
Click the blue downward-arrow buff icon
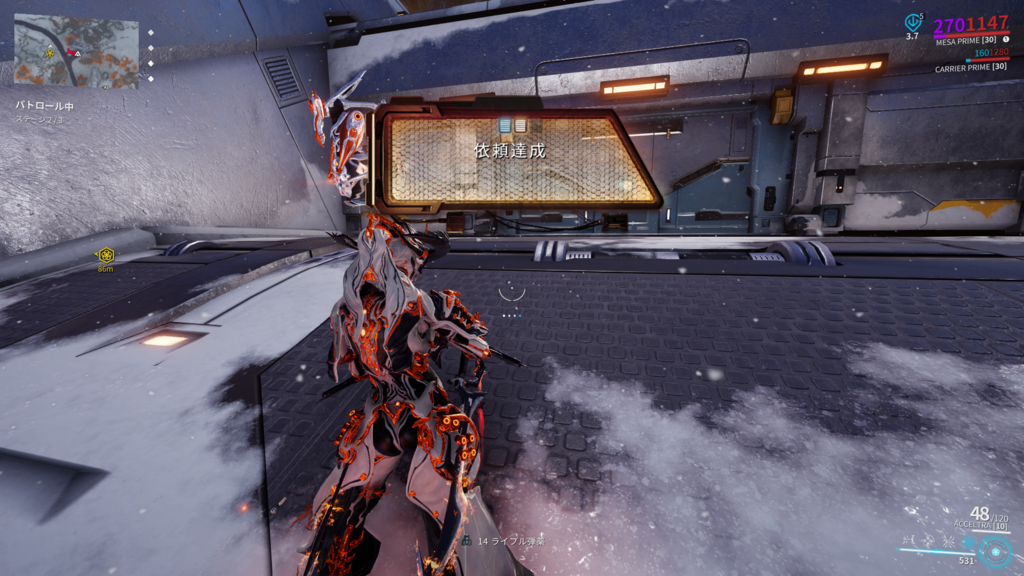[x=912, y=21]
